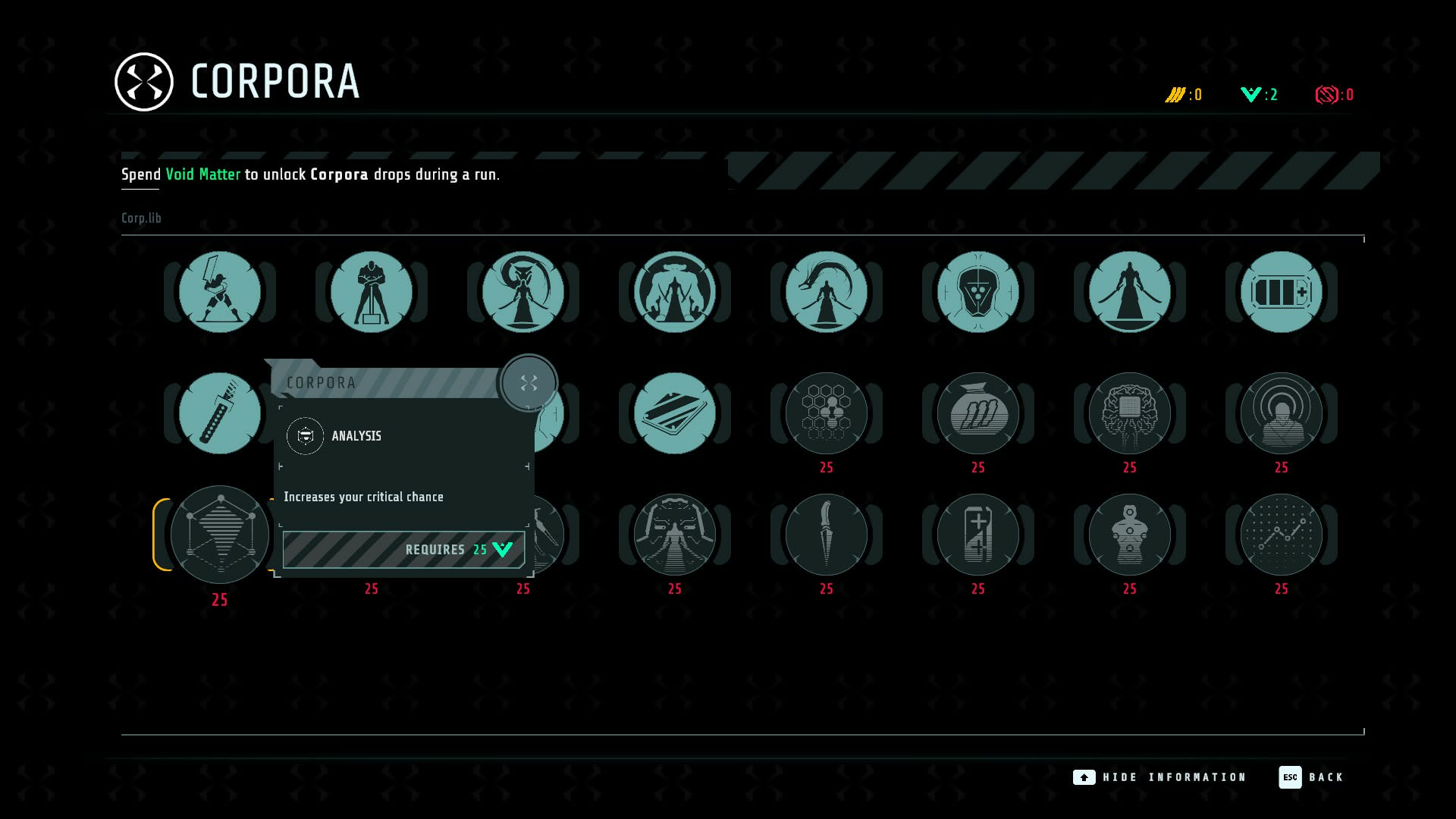The height and width of the screenshot is (819, 1456).
Task: Select the battery with plus sign corpora
Action: click(x=1282, y=292)
